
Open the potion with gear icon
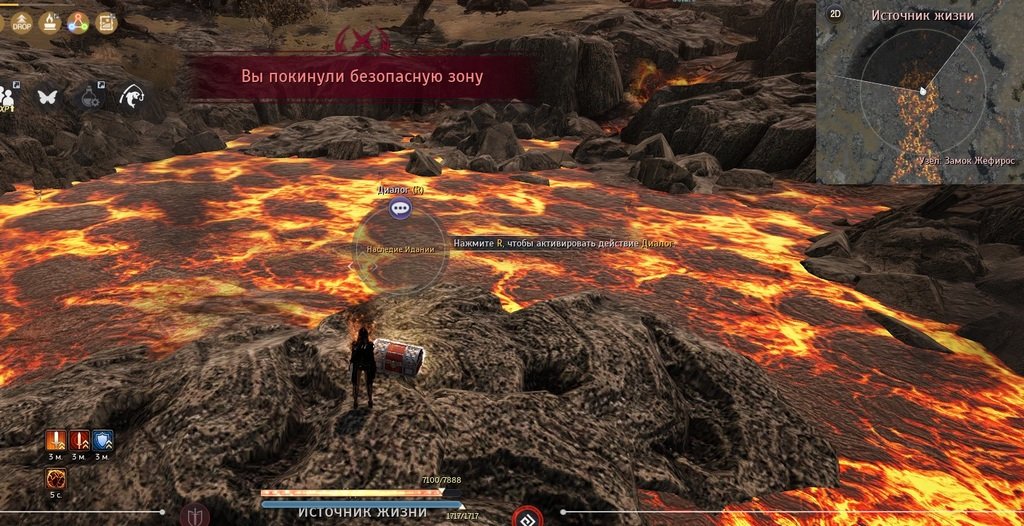click(90, 96)
